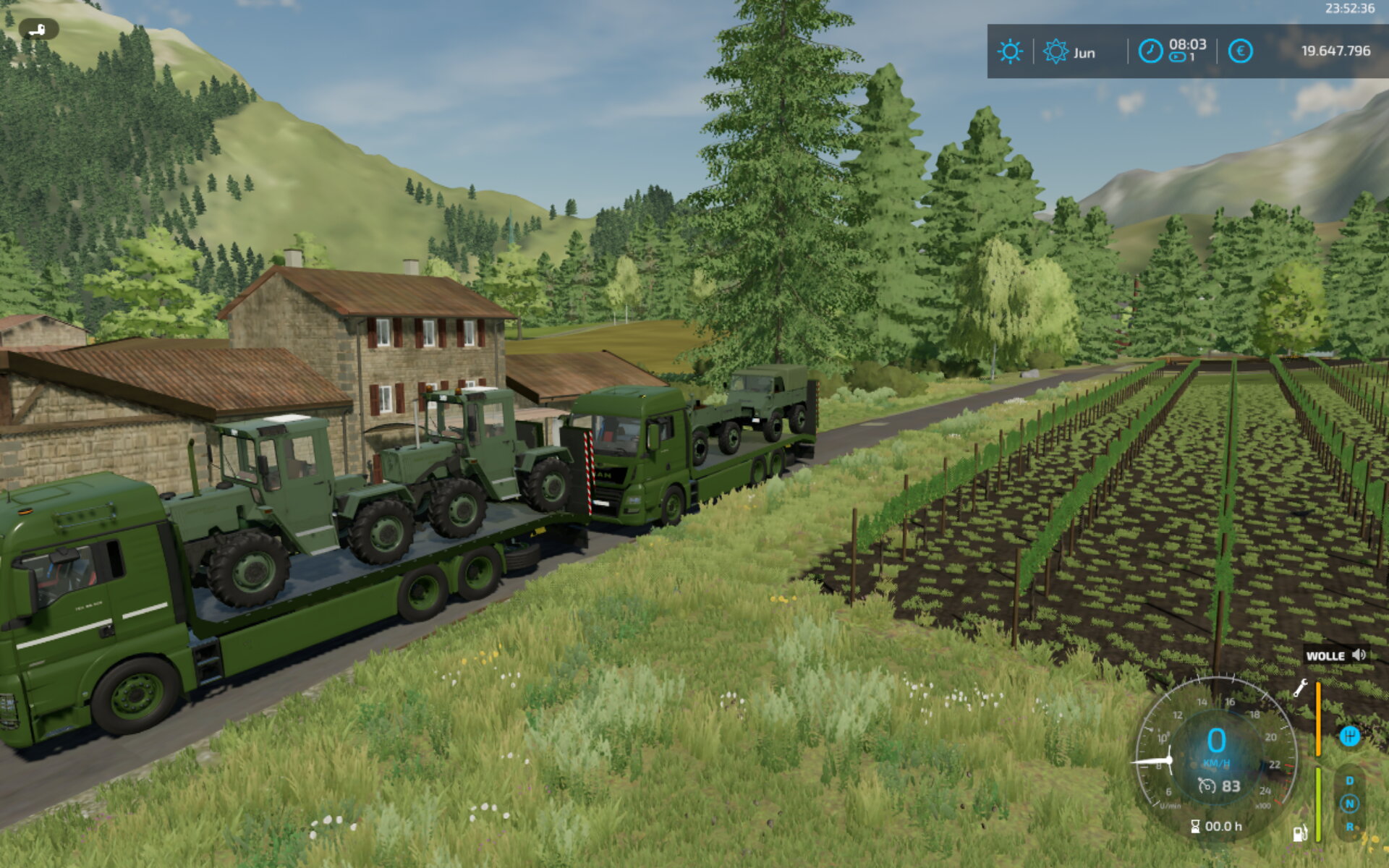This screenshot has width=1389, height=868.
Task: Open the euro money icon
Action: [x=1240, y=51]
